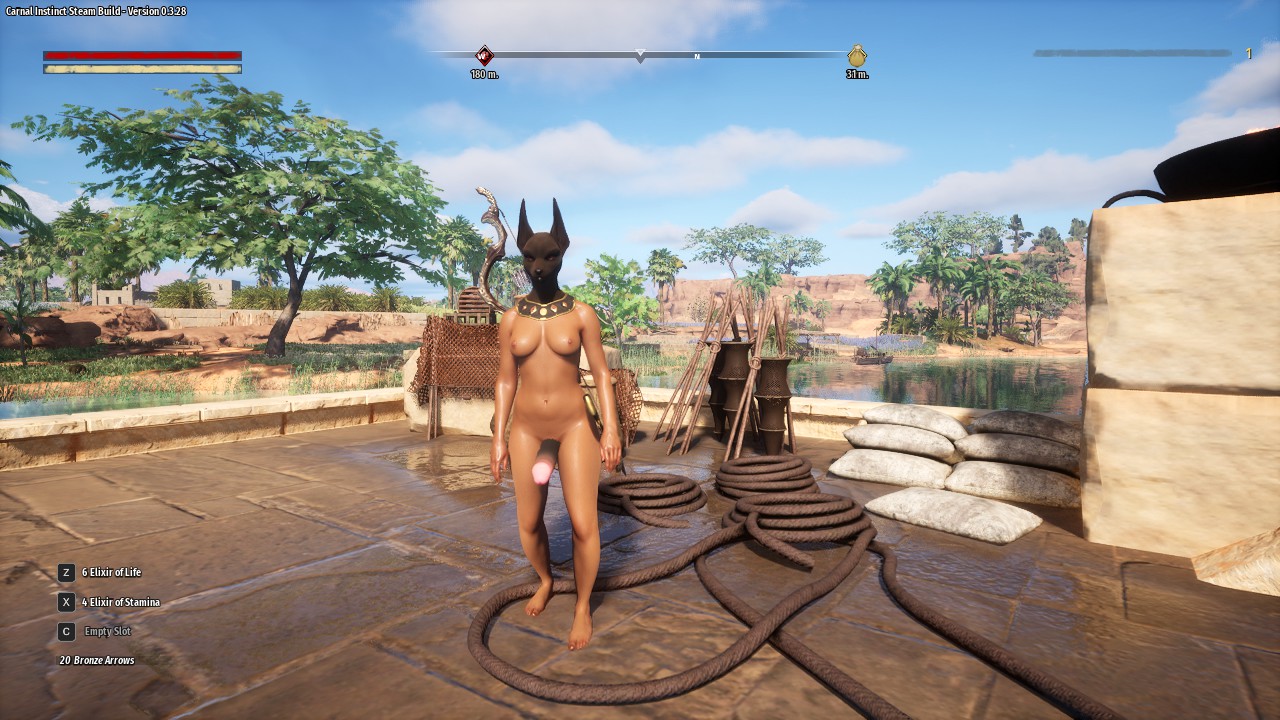Click the gold pouch compass marker

[857, 56]
